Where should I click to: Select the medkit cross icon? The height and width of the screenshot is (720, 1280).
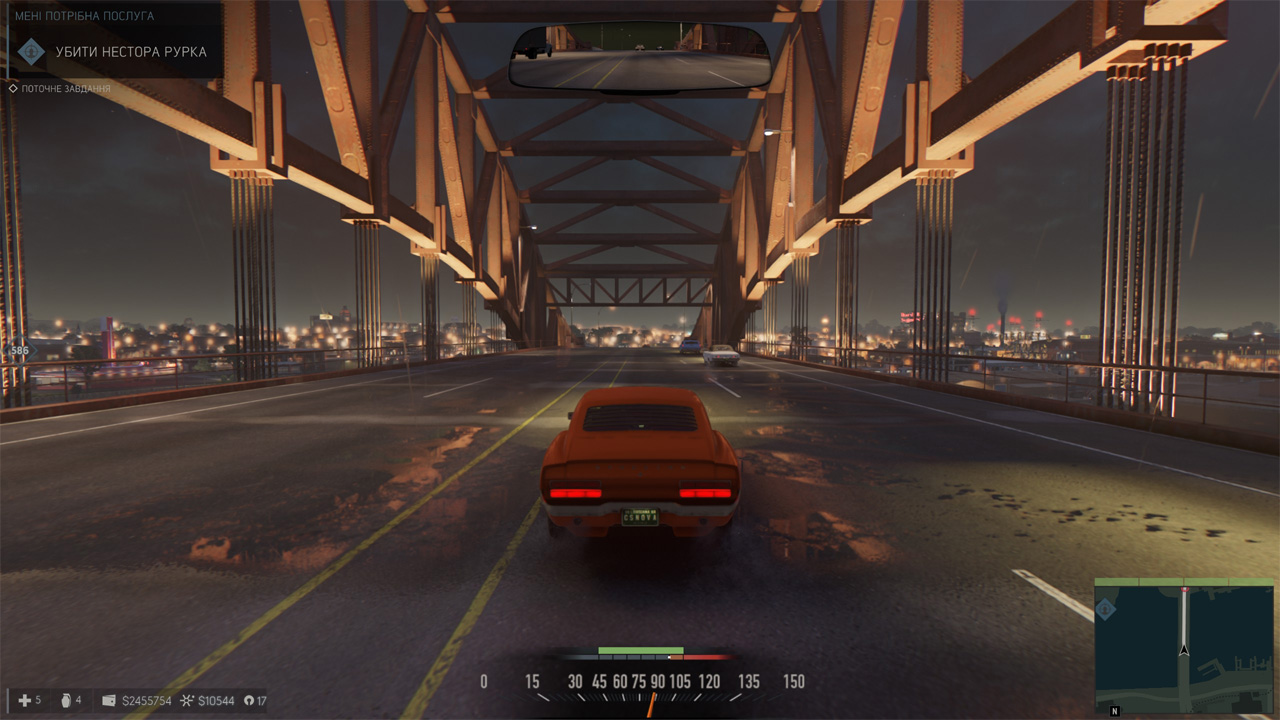(25, 700)
